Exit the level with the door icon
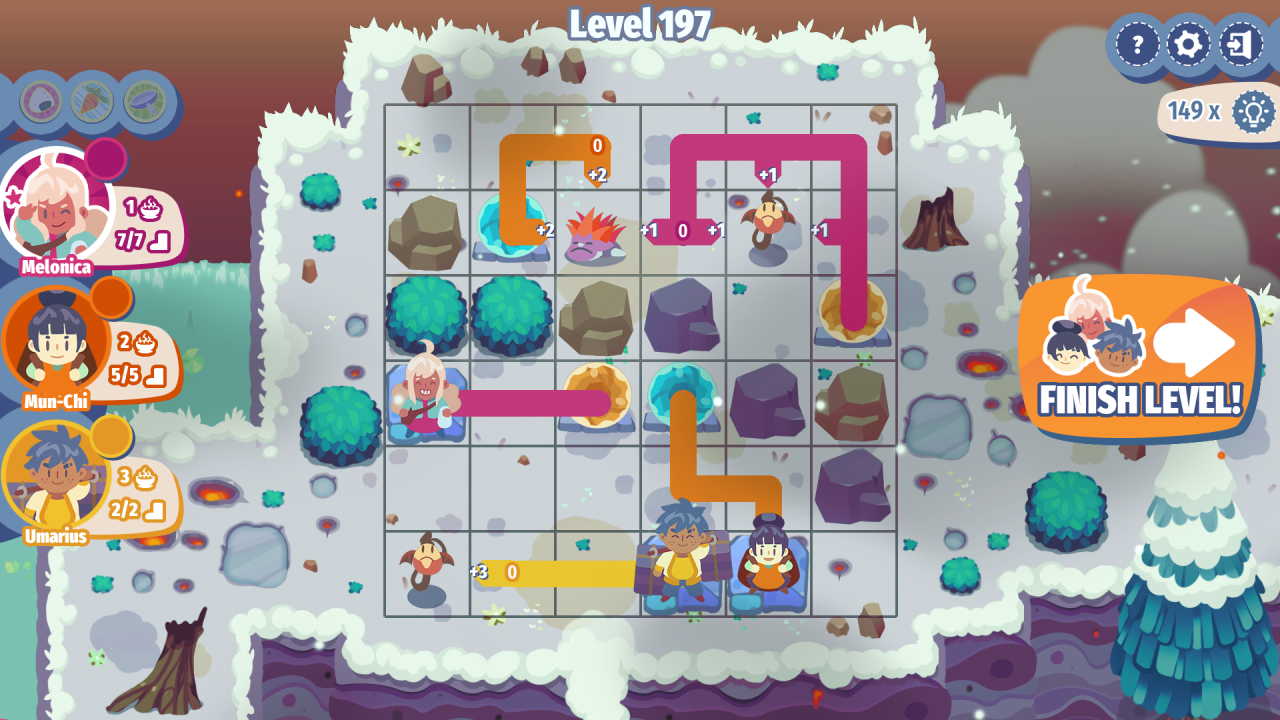This screenshot has width=1280, height=720. pos(1241,44)
